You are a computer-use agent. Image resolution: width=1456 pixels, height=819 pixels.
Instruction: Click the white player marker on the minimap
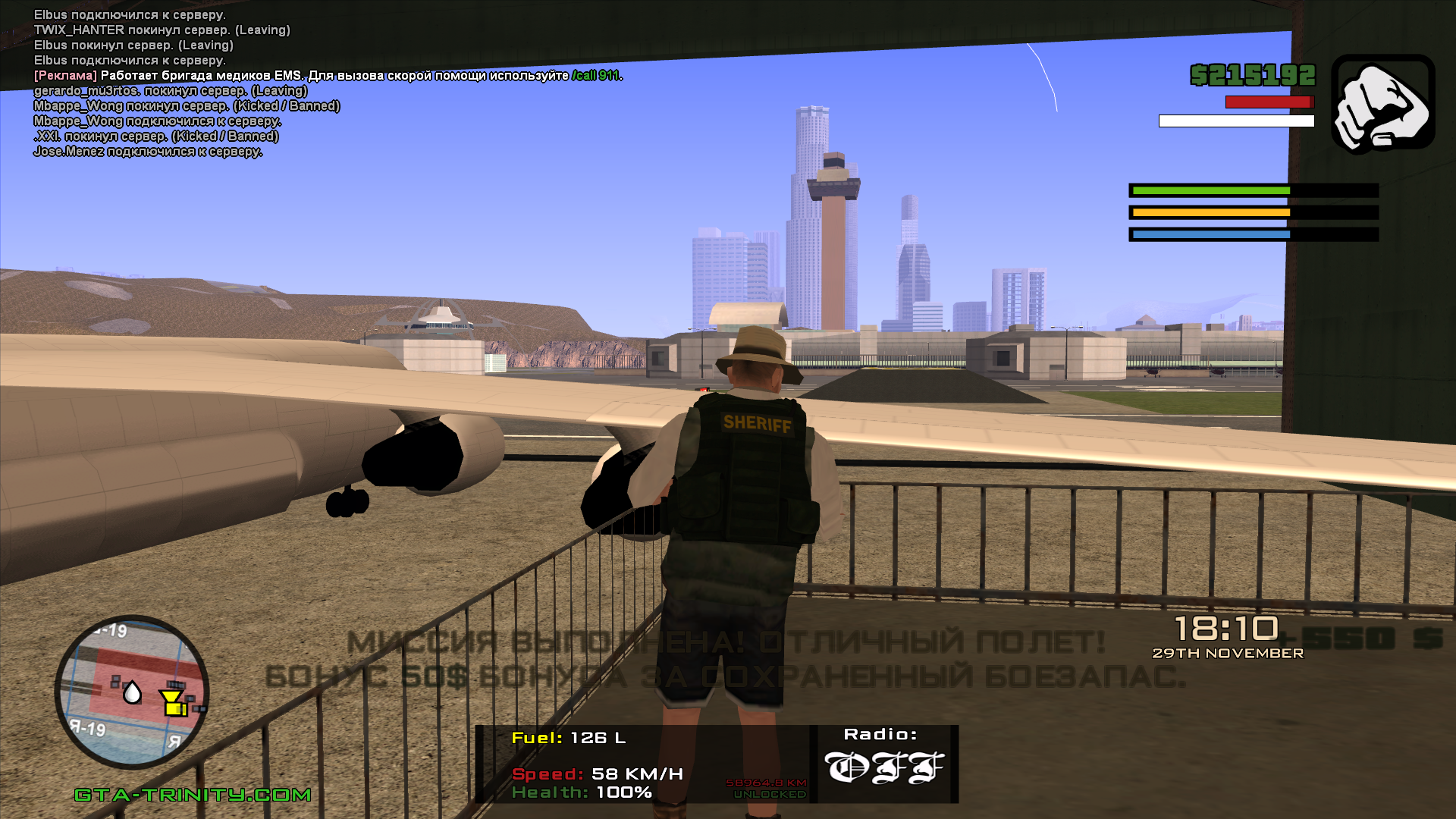pyautogui.click(x=132, y=692)
